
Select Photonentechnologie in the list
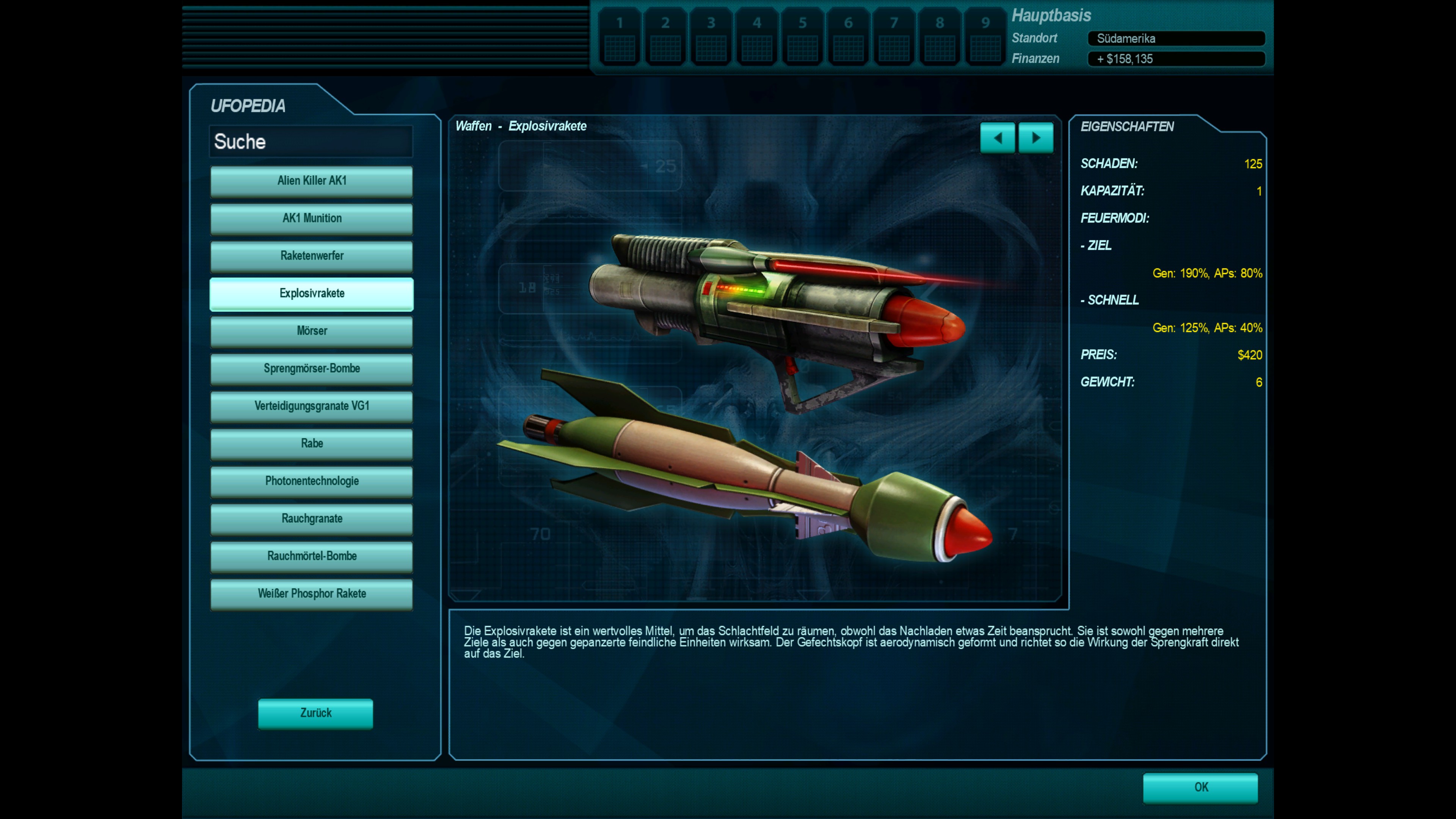click(x=311, y=481)
